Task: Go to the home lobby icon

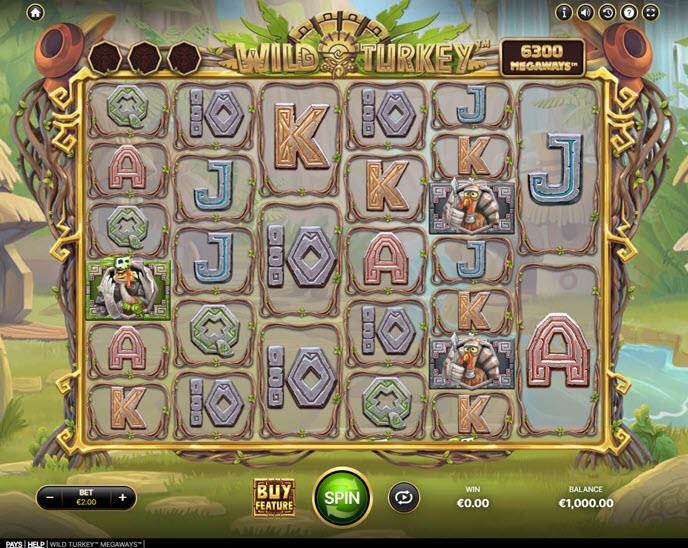Action: [x=35, y=12]
